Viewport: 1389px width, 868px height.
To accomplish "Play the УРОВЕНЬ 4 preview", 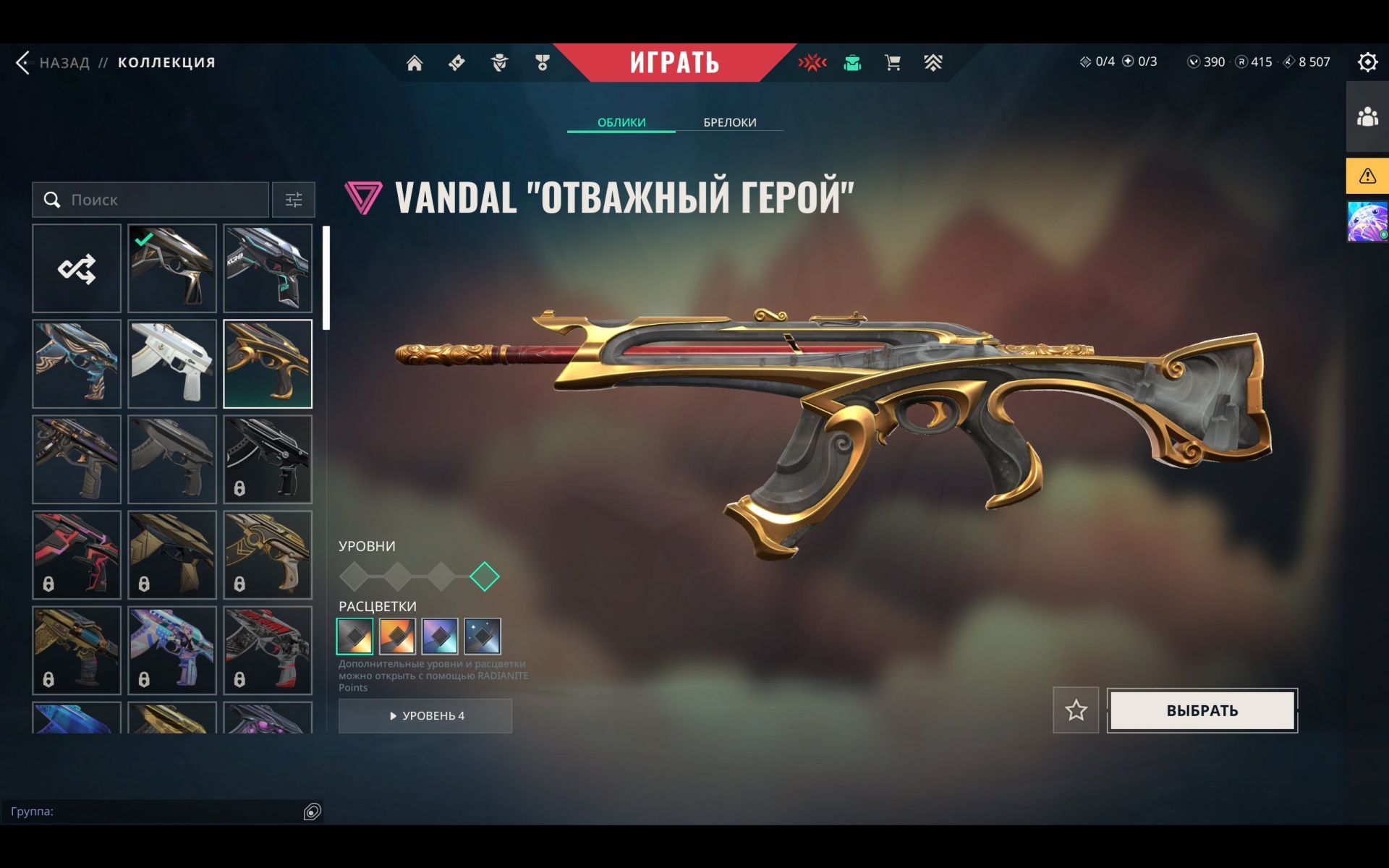I will tap(425, 715).
